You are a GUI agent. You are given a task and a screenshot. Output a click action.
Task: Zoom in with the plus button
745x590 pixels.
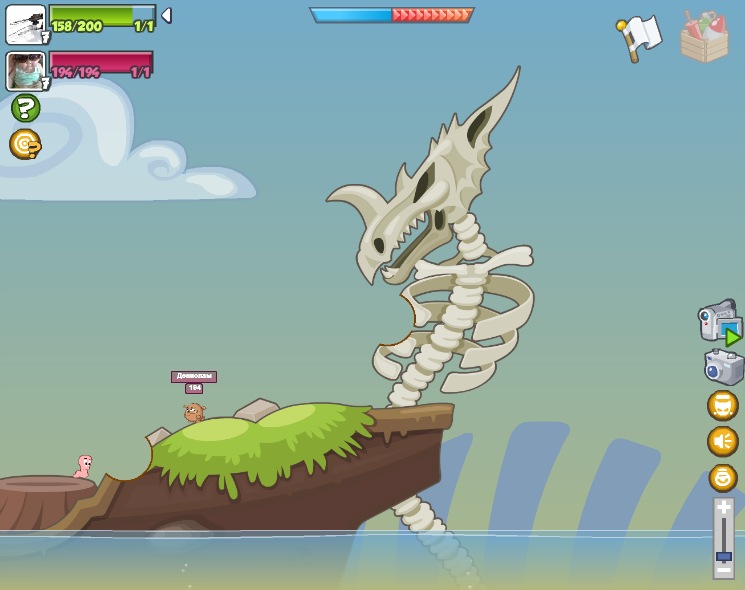click(x=723, y=508)
